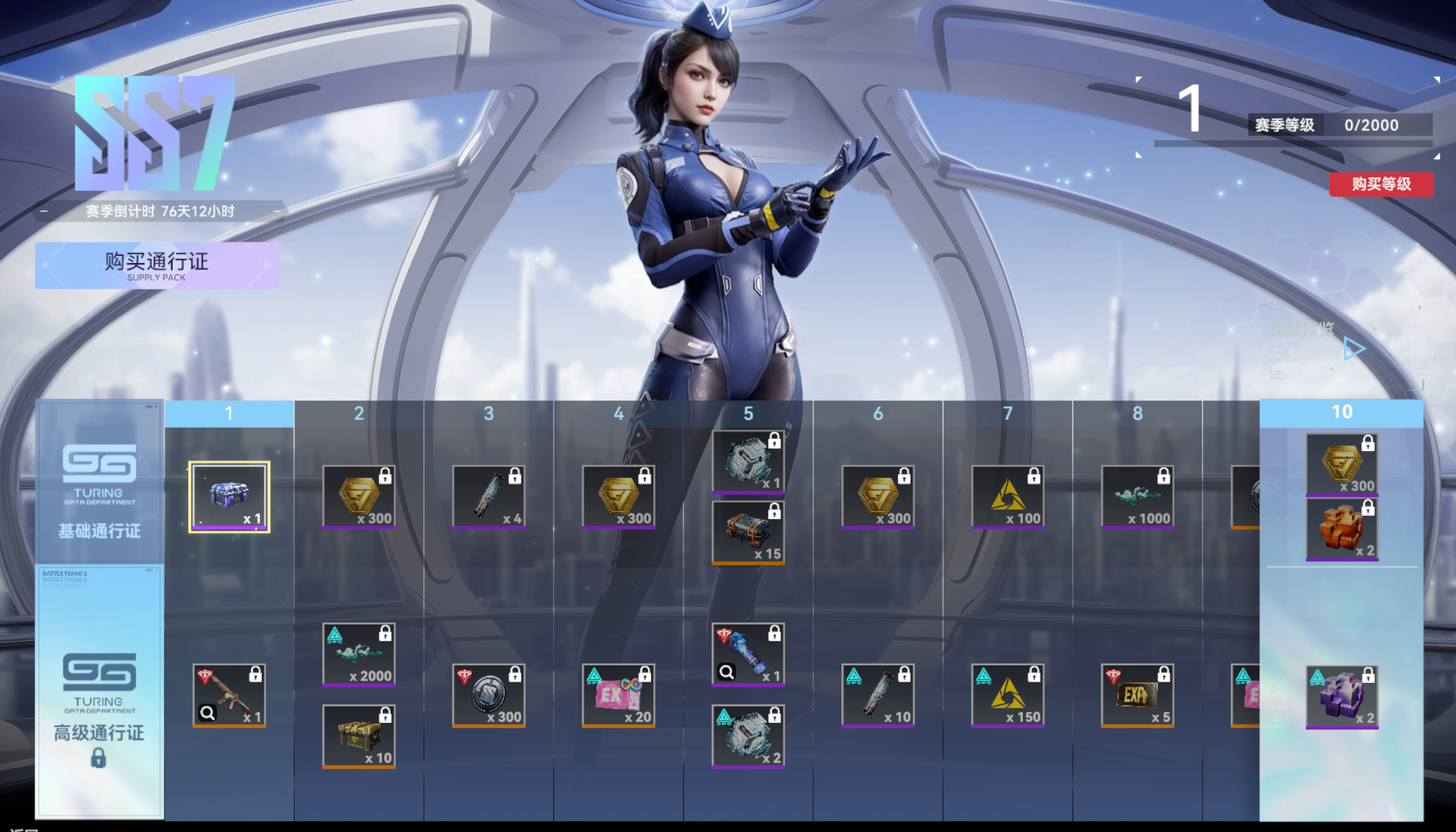This screenshot has height=832, width=1456.
Task: Select the level 1 purple chest reward
Action: pyautogui.click(x=229, y=497)
